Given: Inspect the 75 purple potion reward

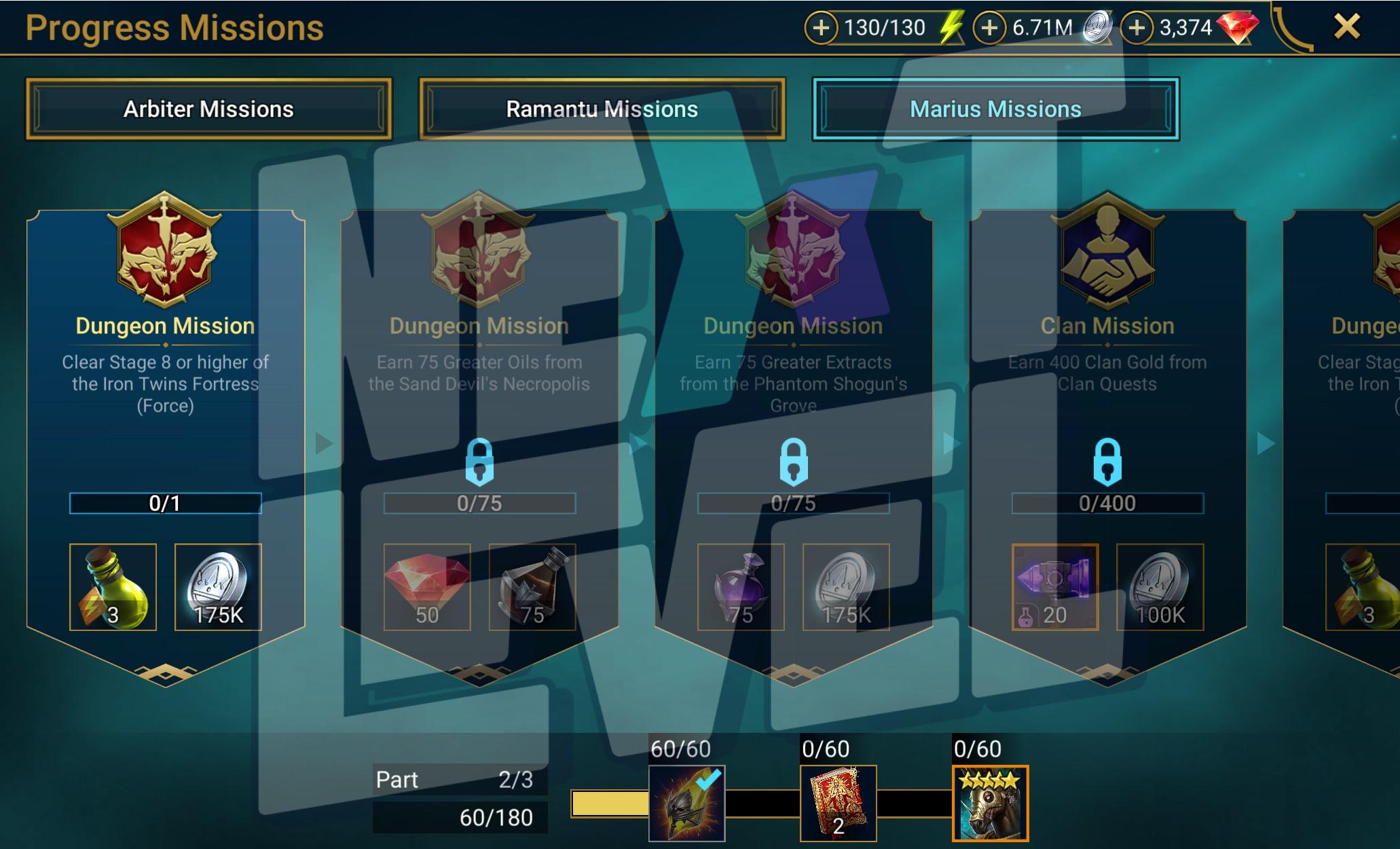Looking at the screenshot, I should coord(741,587).
